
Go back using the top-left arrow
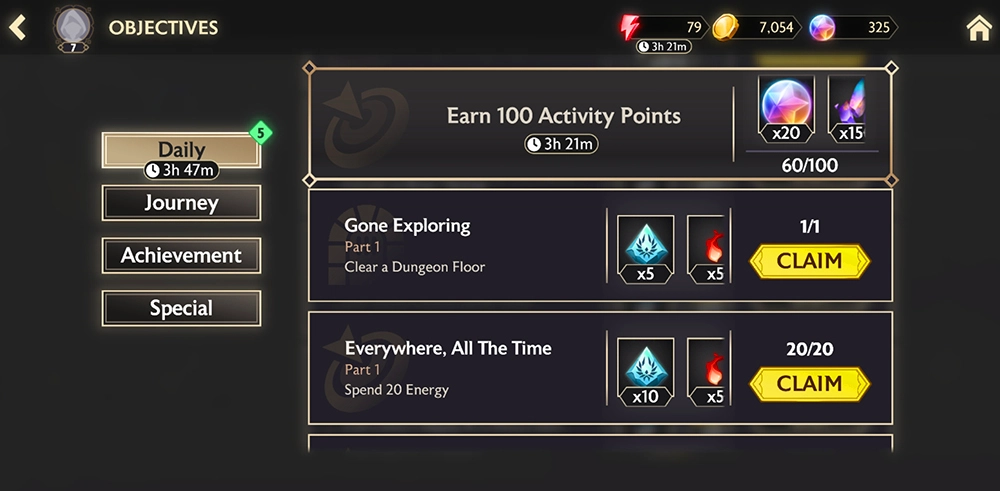pyautogui.click(x=17, y=27)
